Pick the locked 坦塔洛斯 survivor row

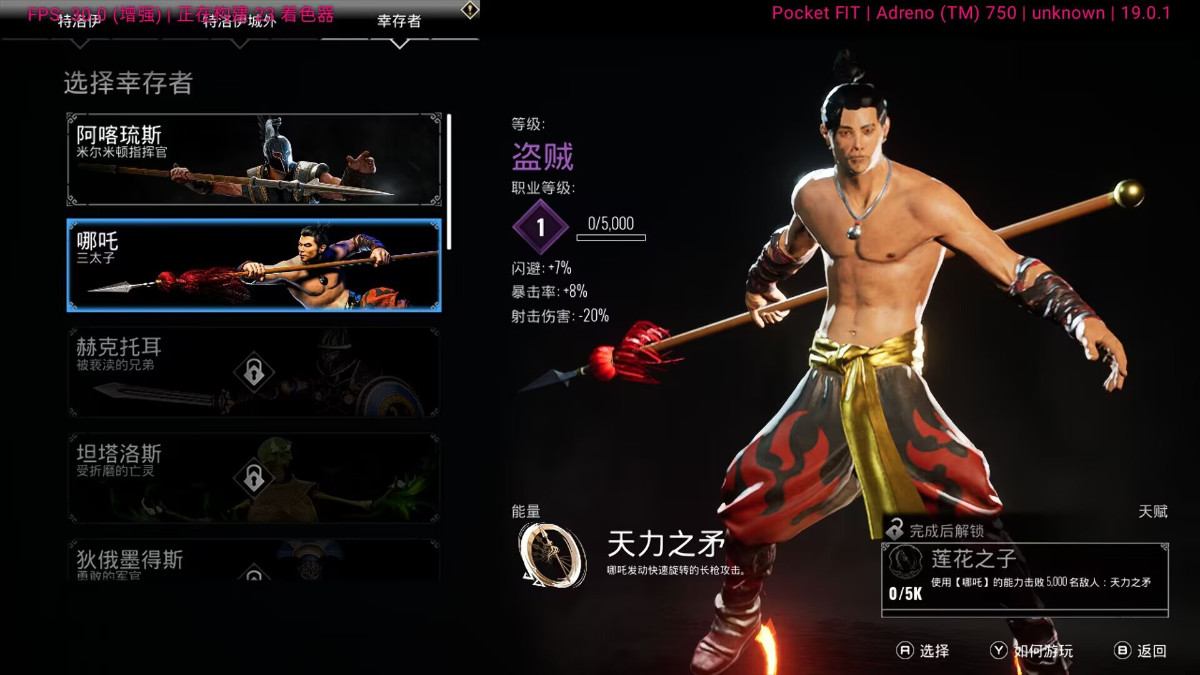[253, 478]
